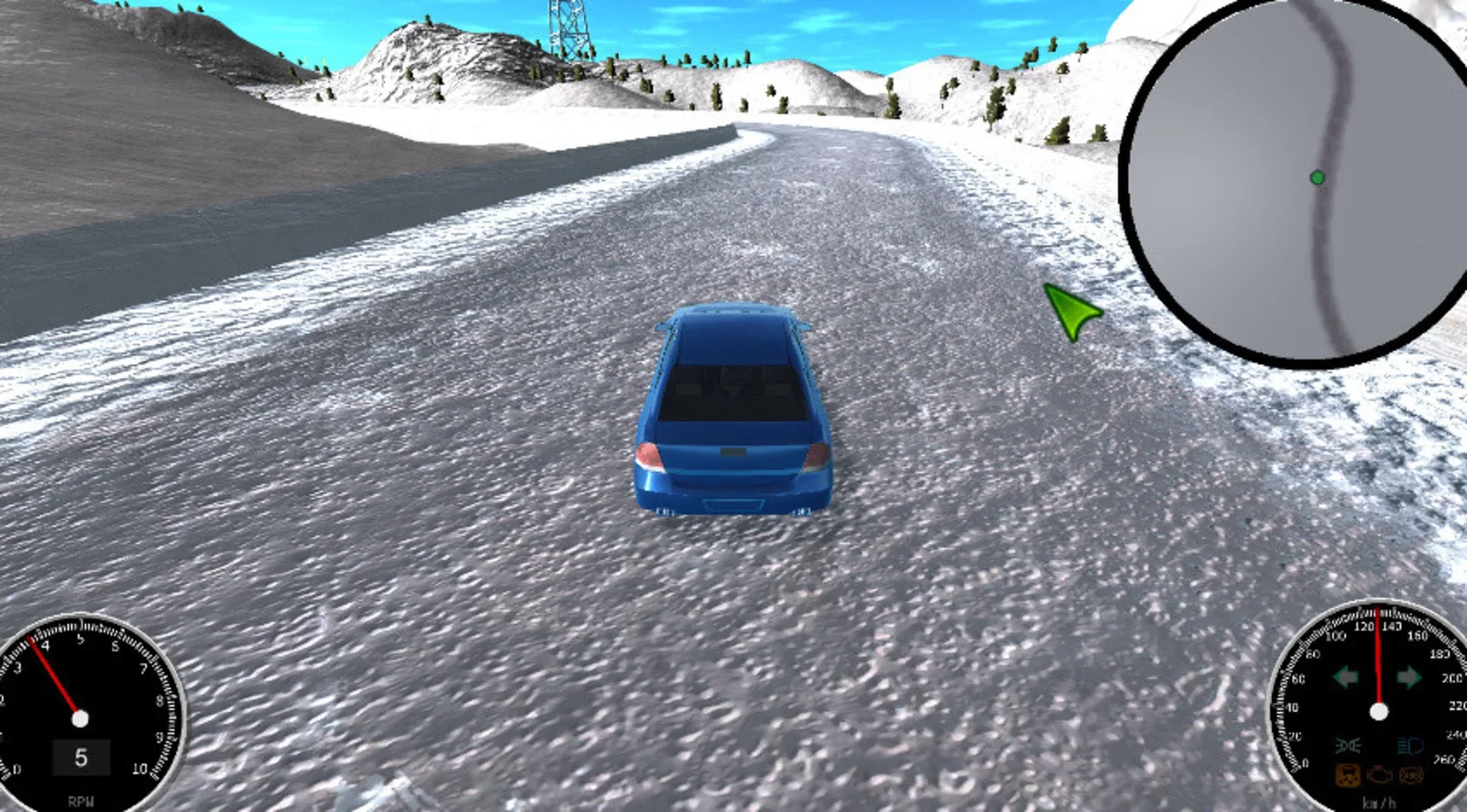The height and width of the screenshot is (812, 1467).
Task: Click the ESP stability control icon
Action: click(x=1410, y=776)
